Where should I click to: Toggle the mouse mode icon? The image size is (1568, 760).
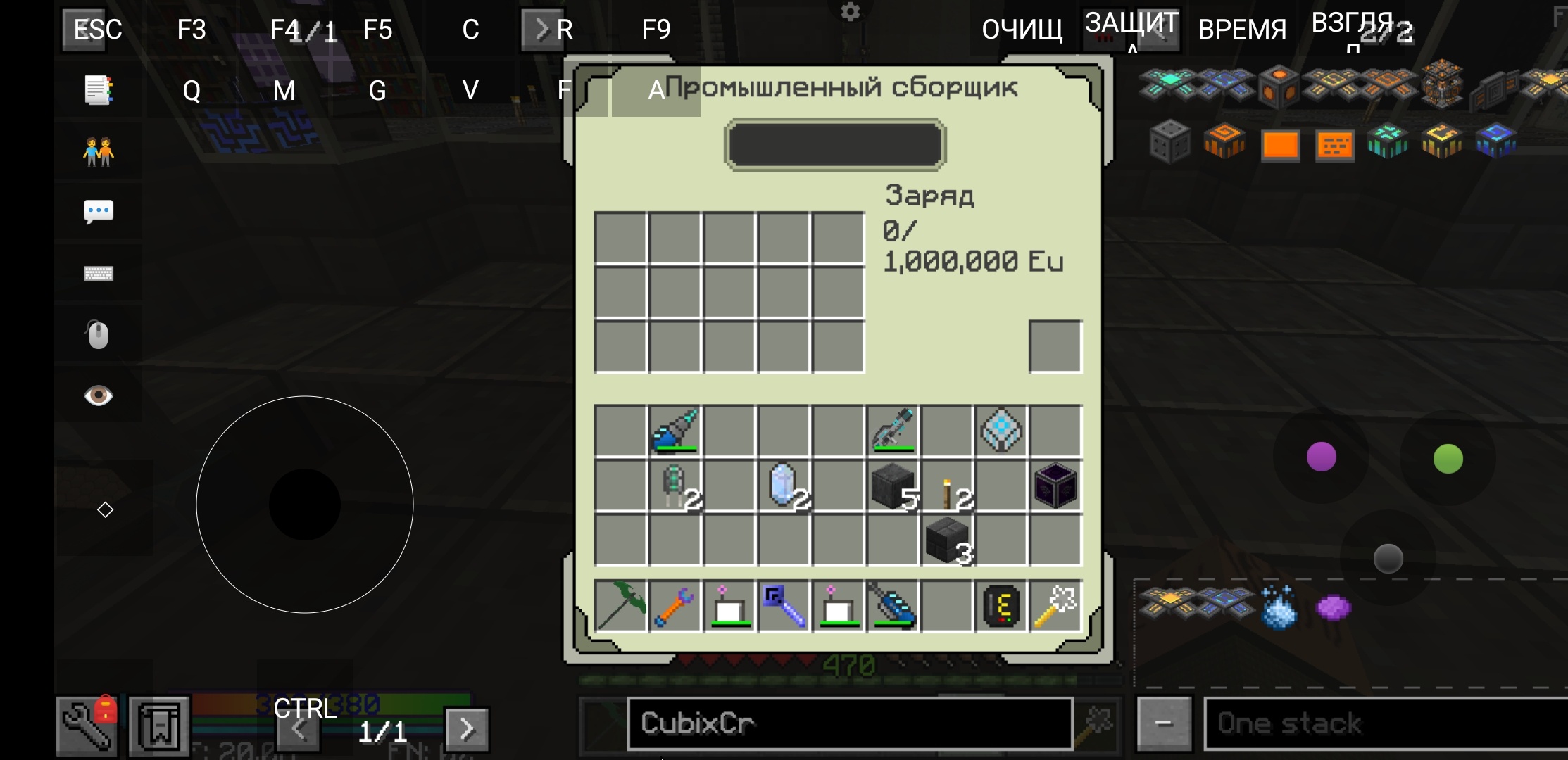[99, 335]
